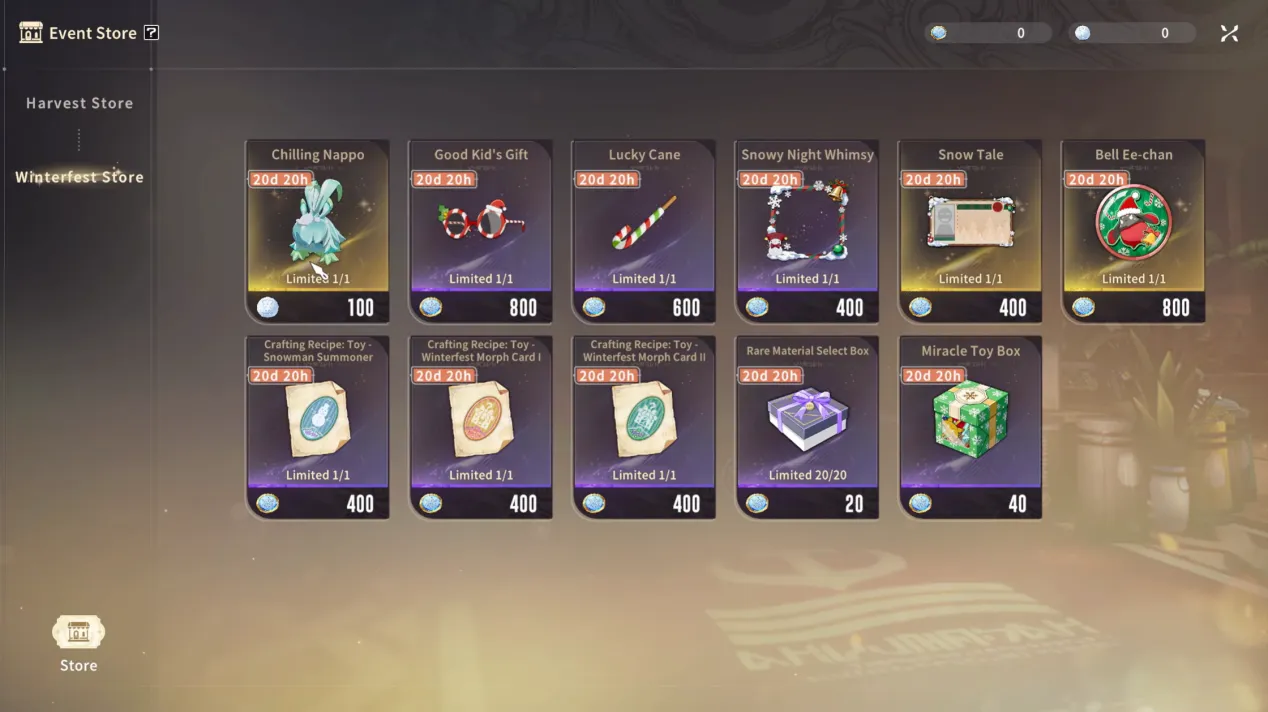1268x712 pixels.
Task: Open the Snow Tale item card
Action: 970,231
